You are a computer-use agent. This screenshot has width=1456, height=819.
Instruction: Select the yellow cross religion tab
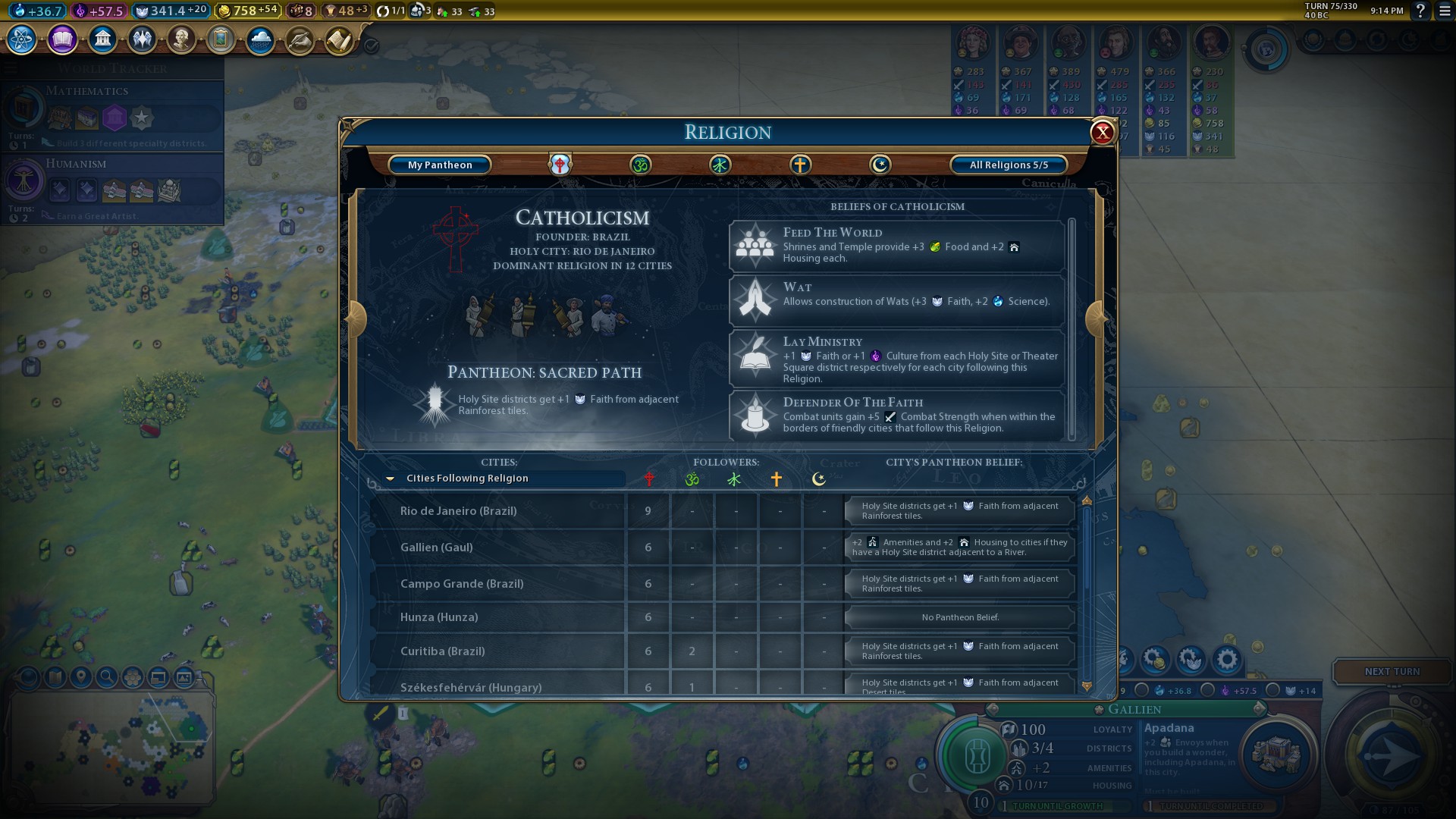[x=800, y=165]
